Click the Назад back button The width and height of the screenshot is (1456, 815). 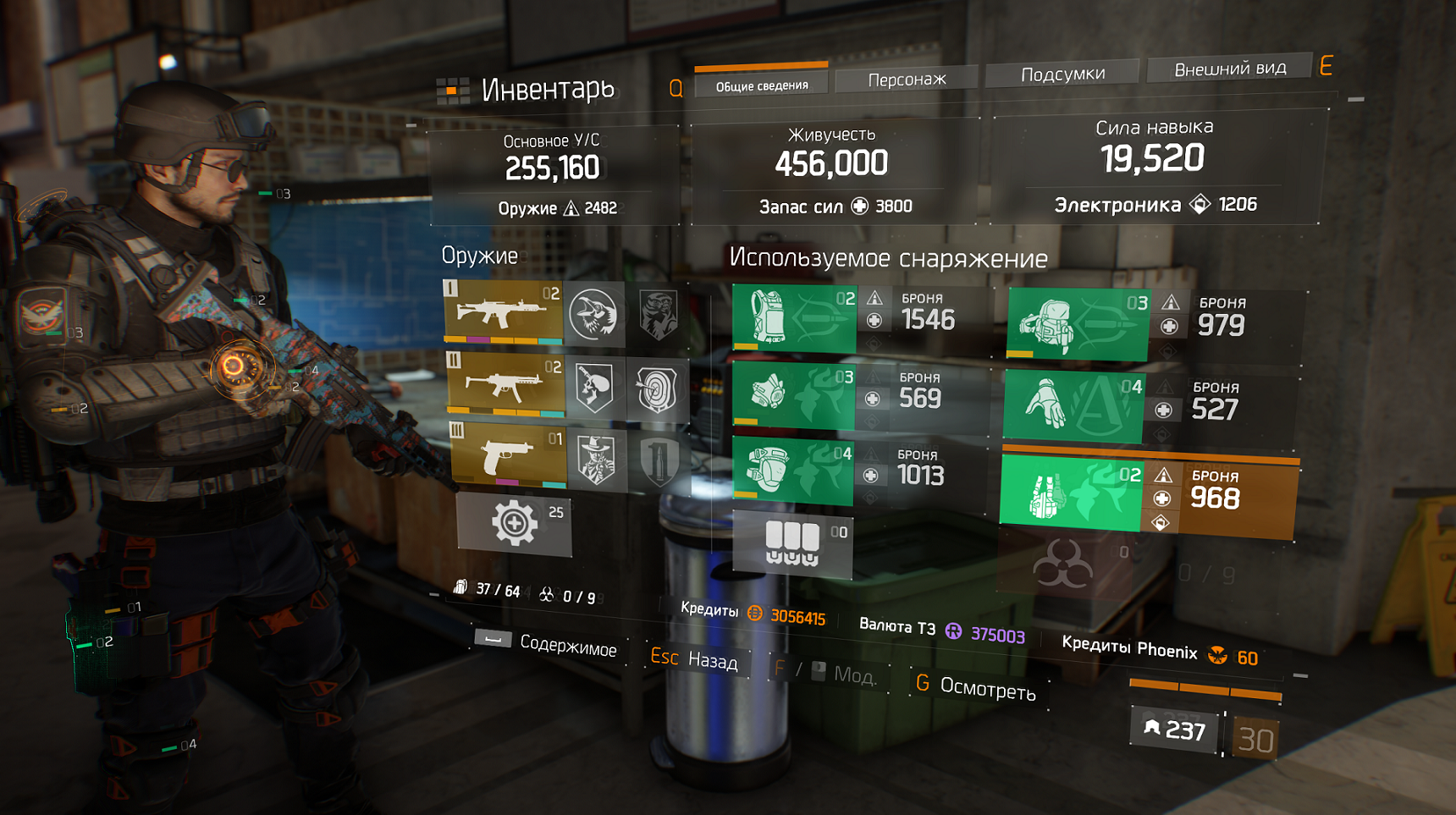click(695, 658)
